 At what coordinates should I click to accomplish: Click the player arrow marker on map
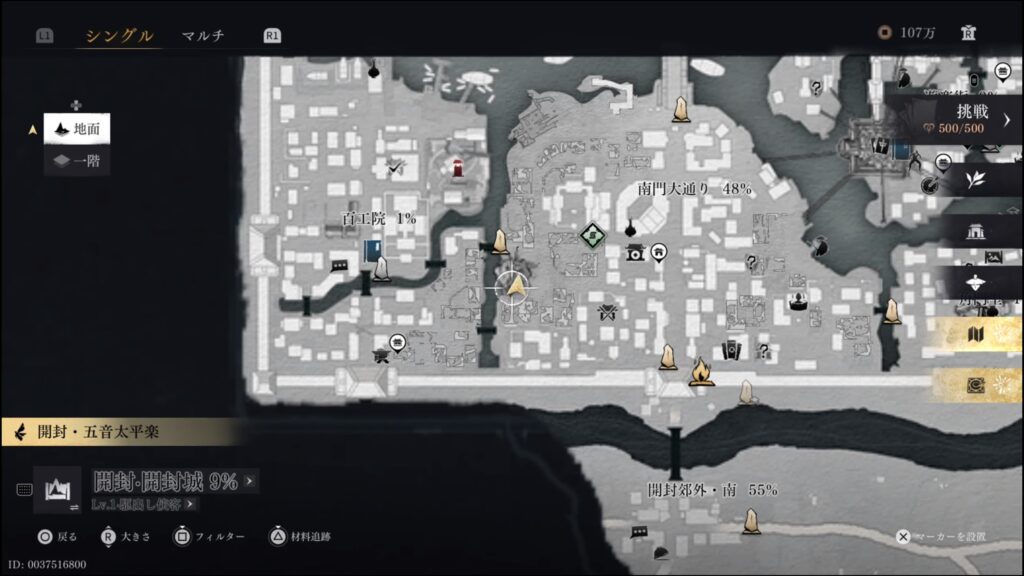pyautogui.click(x=516, y=288)
